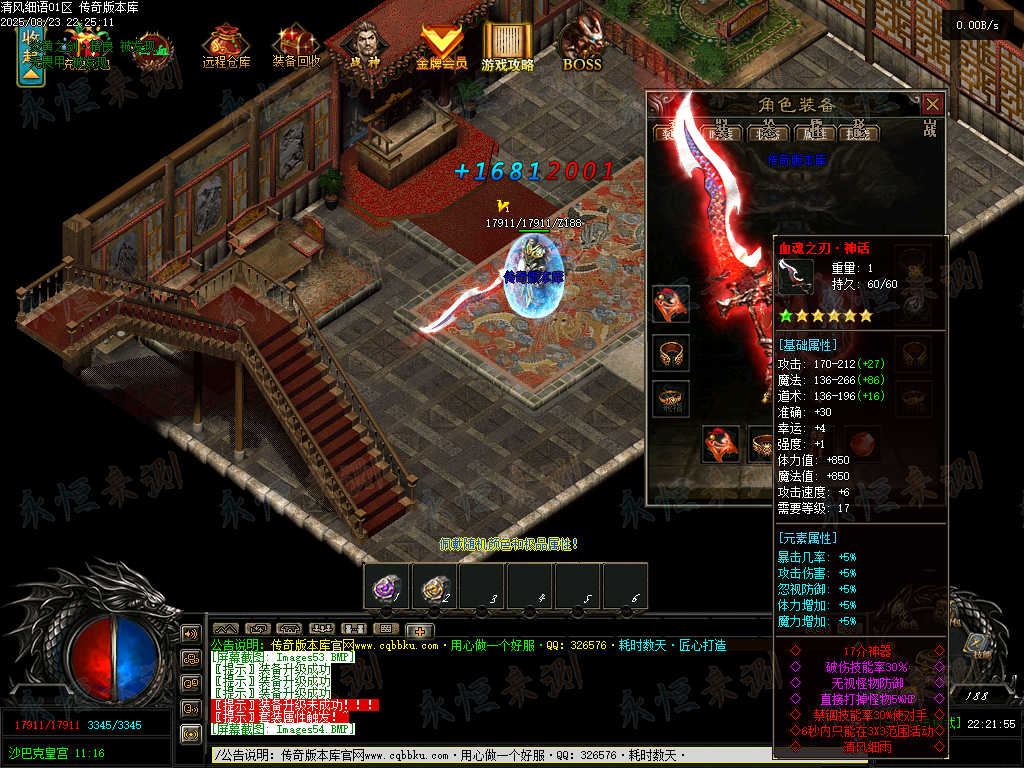1024x768 pixels.
Task: Click the orange plus button above the chat
Action: pyautogui.click(x=419, y=630)
